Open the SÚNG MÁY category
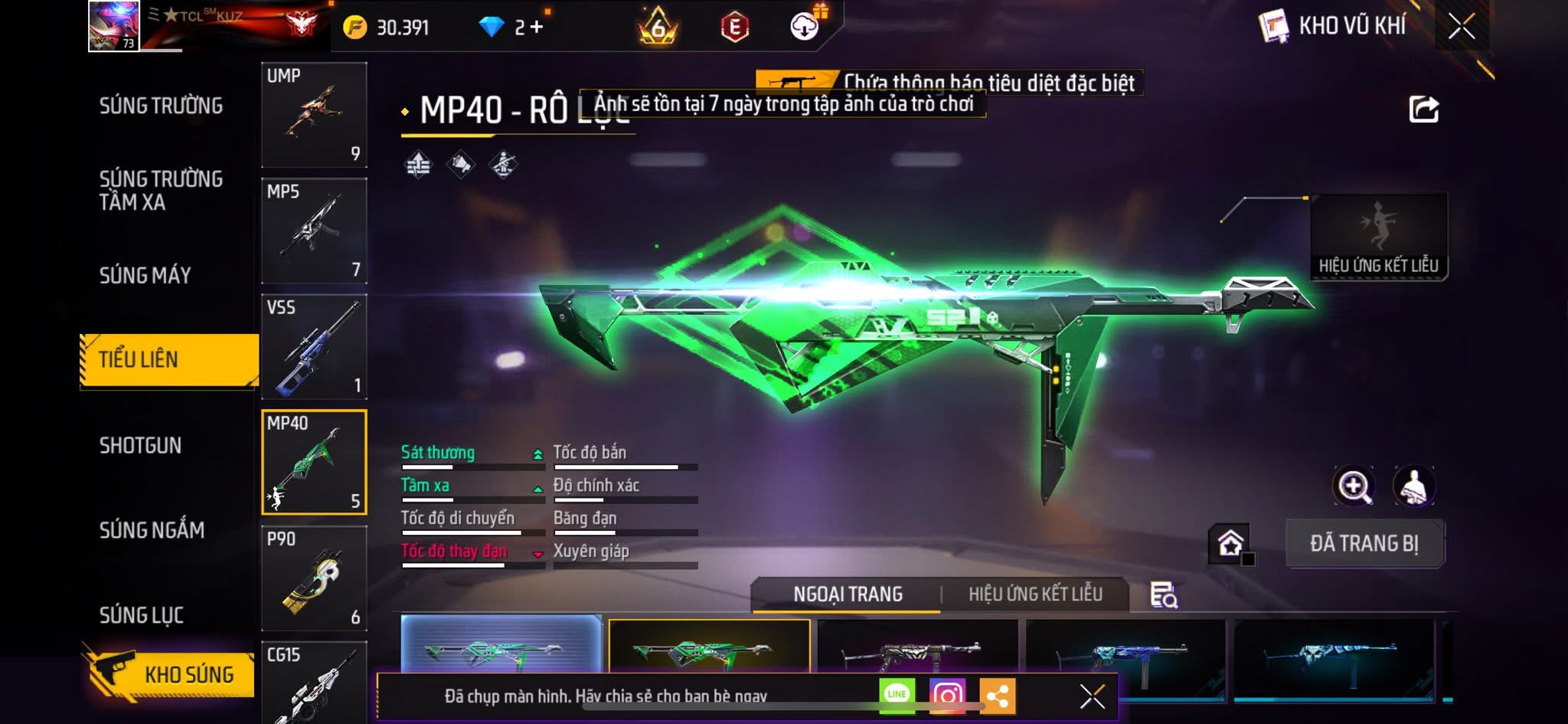This screenshot has height=724, width=1568. [145, 275]
